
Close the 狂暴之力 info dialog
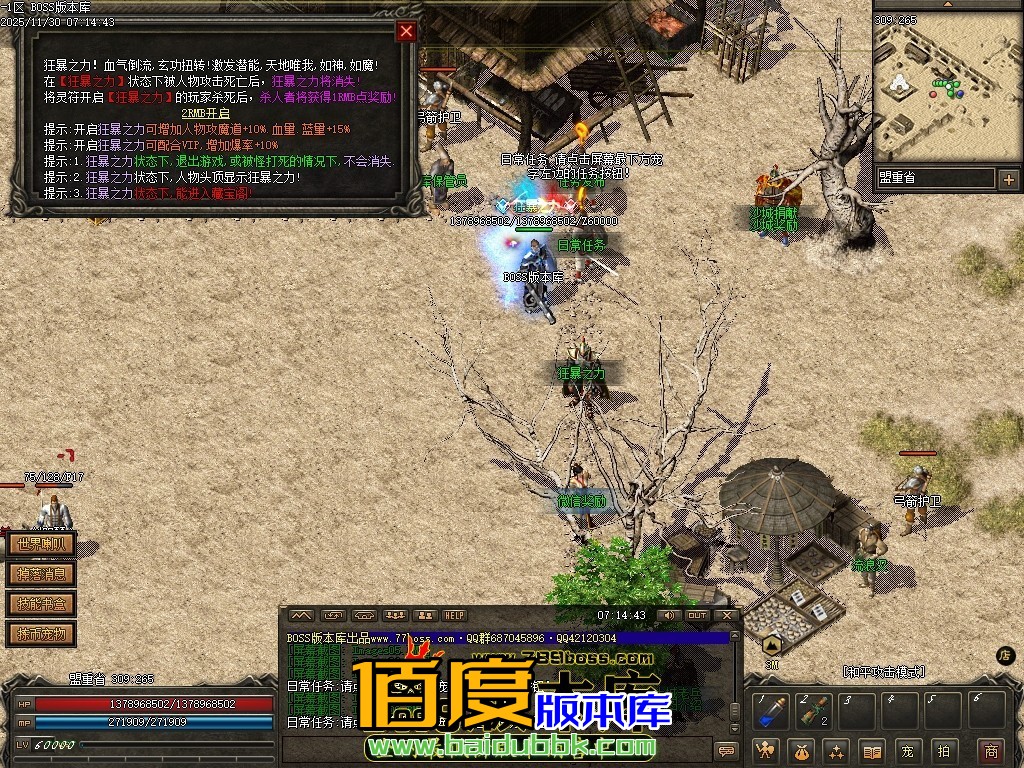coord(405,31)
